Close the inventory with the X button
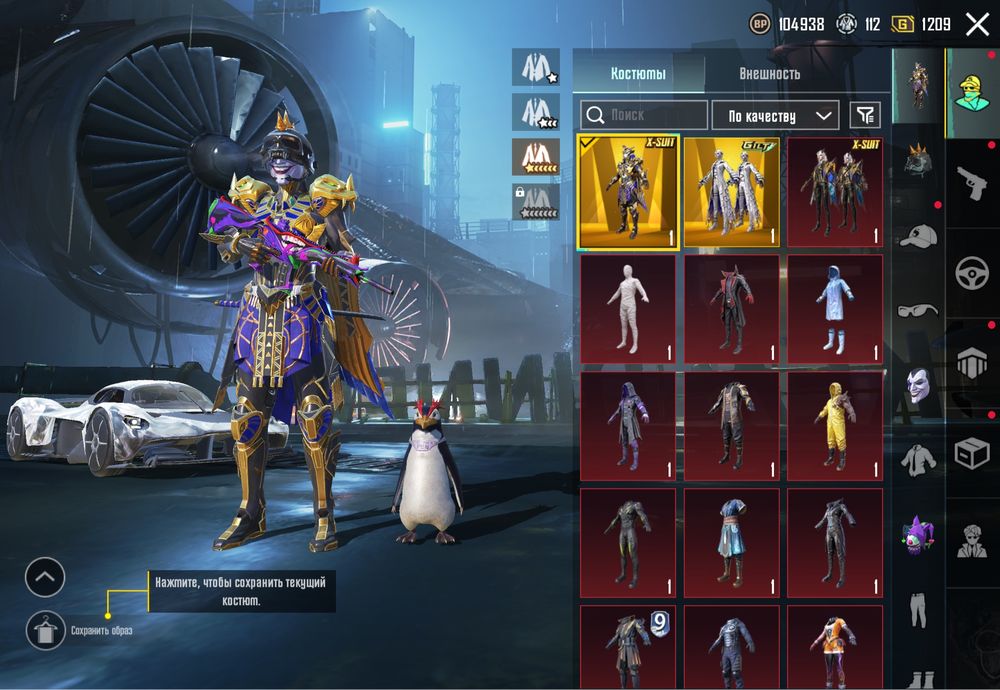 point(977,24)
